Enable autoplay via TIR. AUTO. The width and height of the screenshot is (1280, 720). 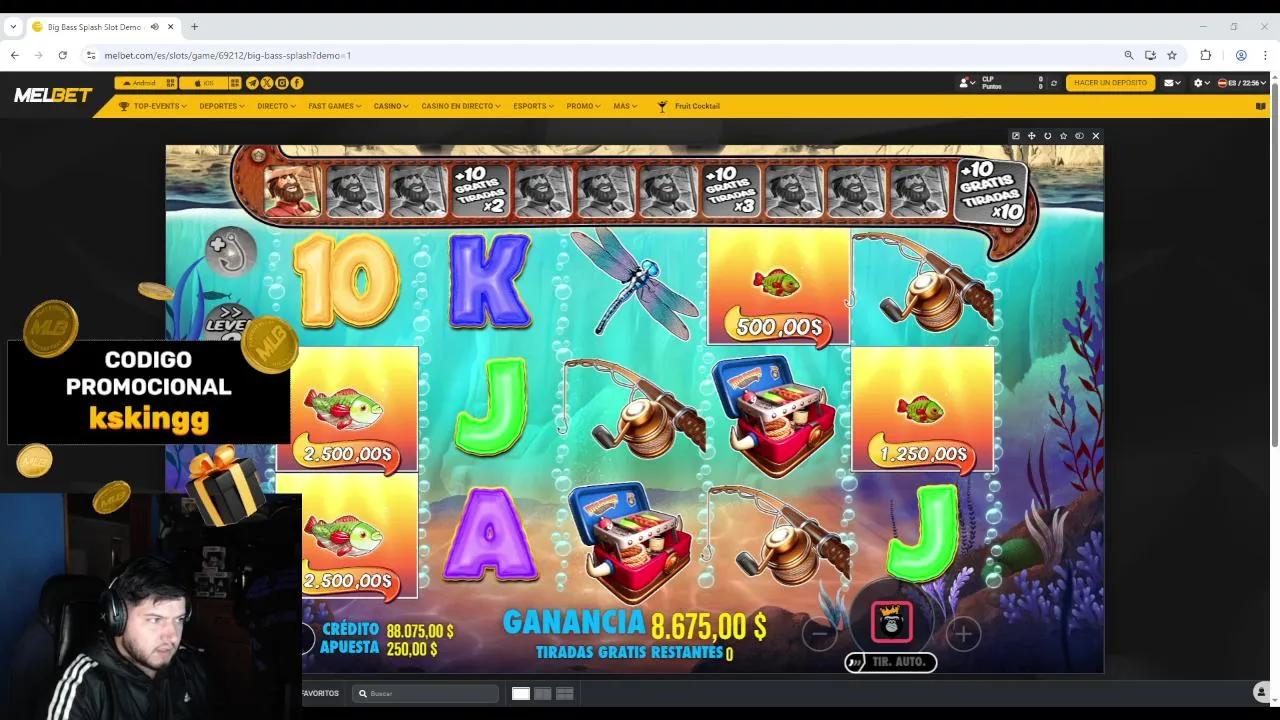[x=890, y=662]
